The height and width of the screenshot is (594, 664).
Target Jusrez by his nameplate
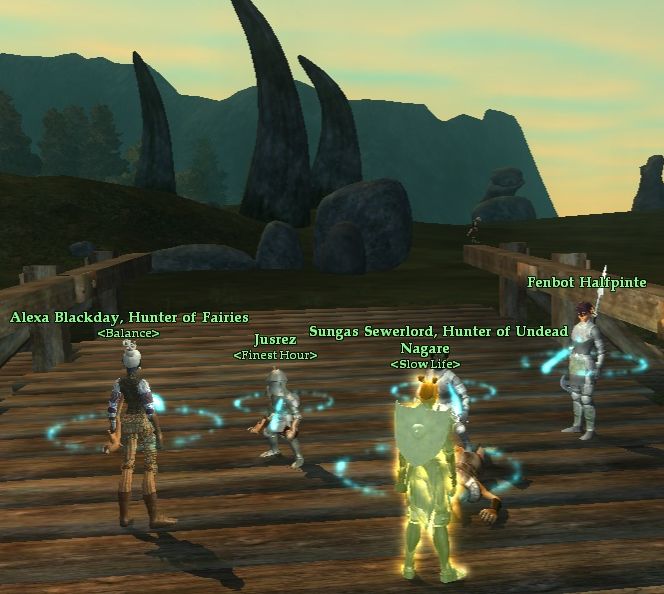tap(275, 340)
